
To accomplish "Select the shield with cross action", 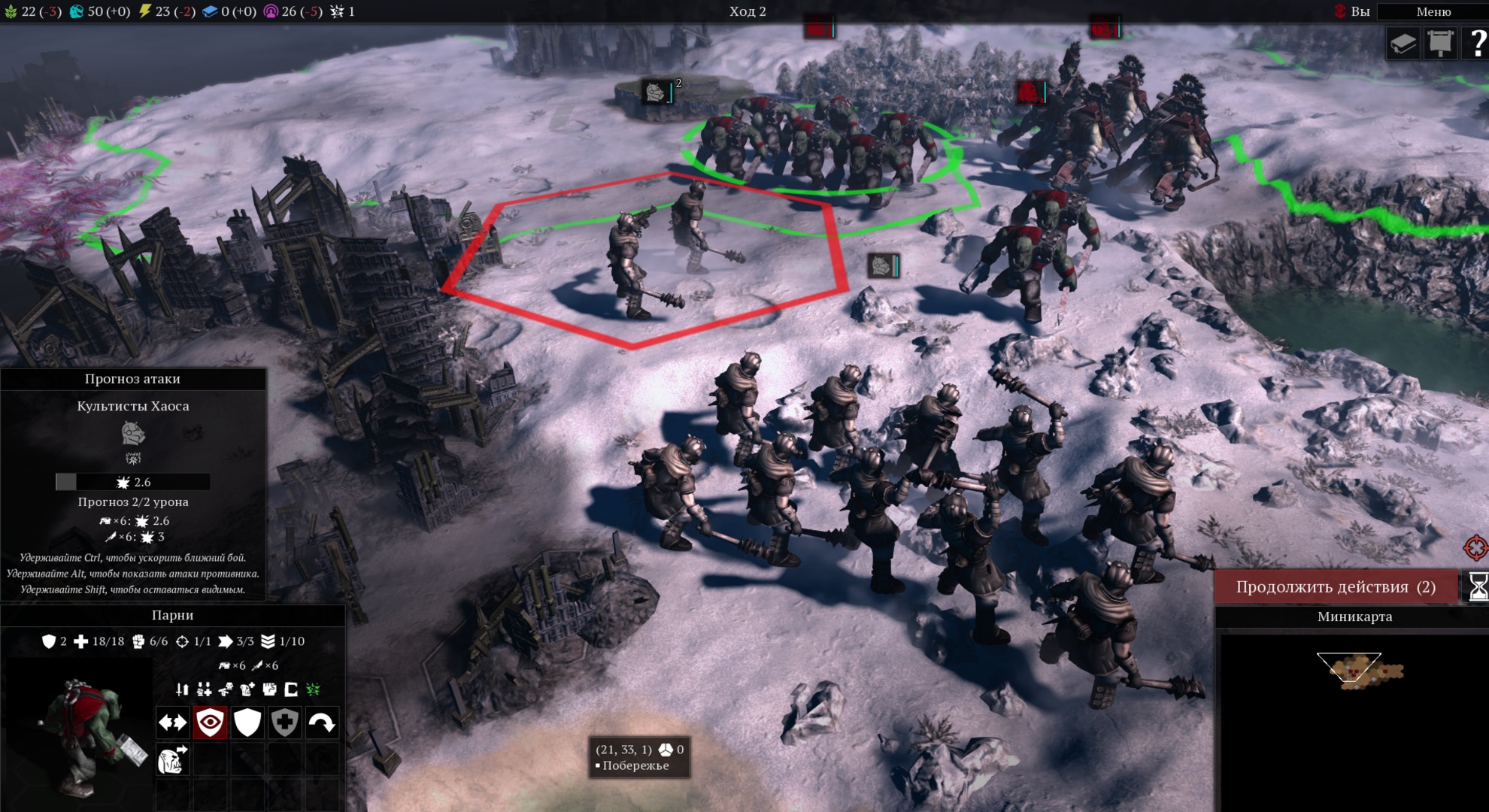I will (x=284, y=723).
